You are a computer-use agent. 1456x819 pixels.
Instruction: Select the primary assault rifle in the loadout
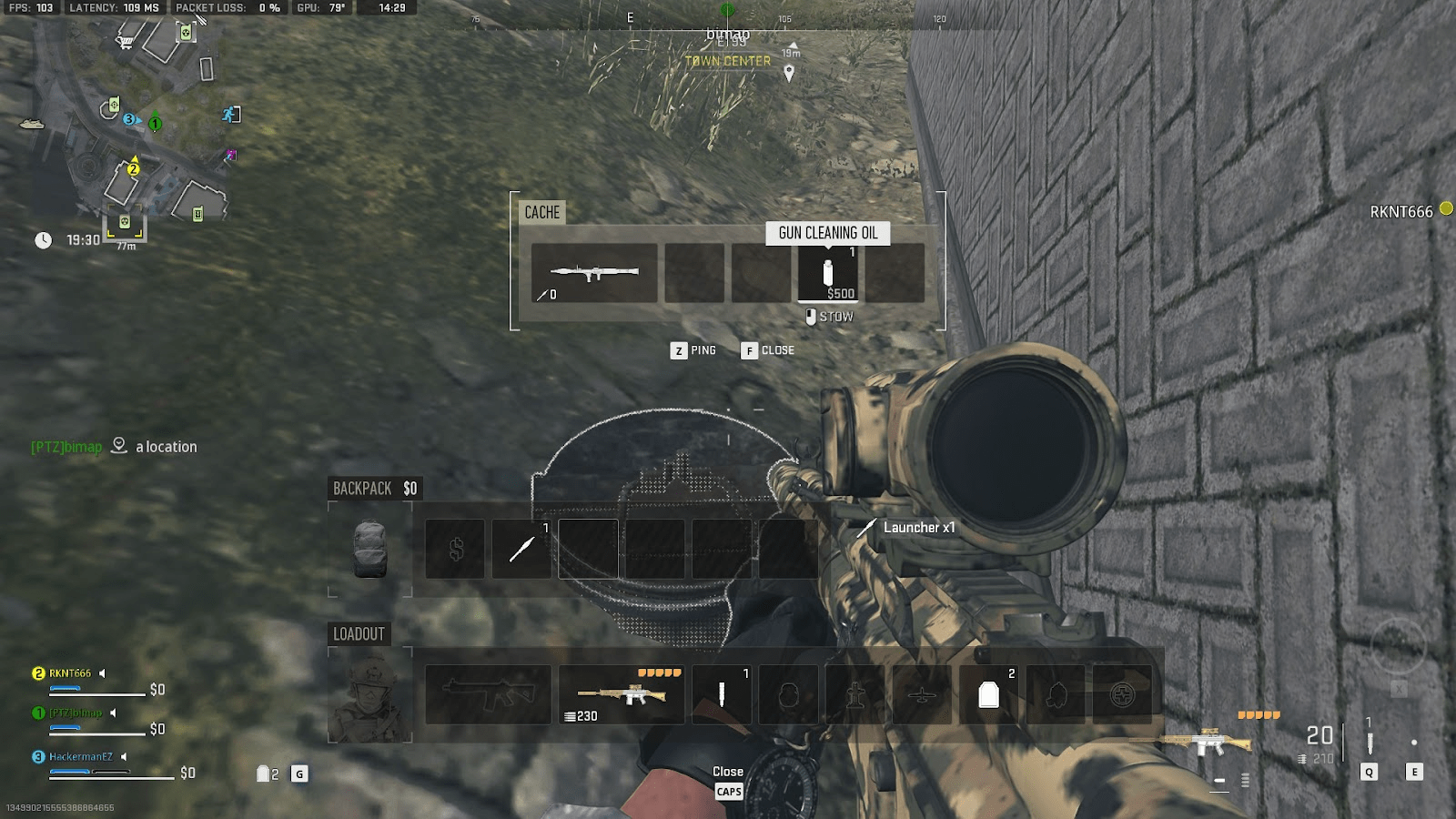(x=487, y=693)
